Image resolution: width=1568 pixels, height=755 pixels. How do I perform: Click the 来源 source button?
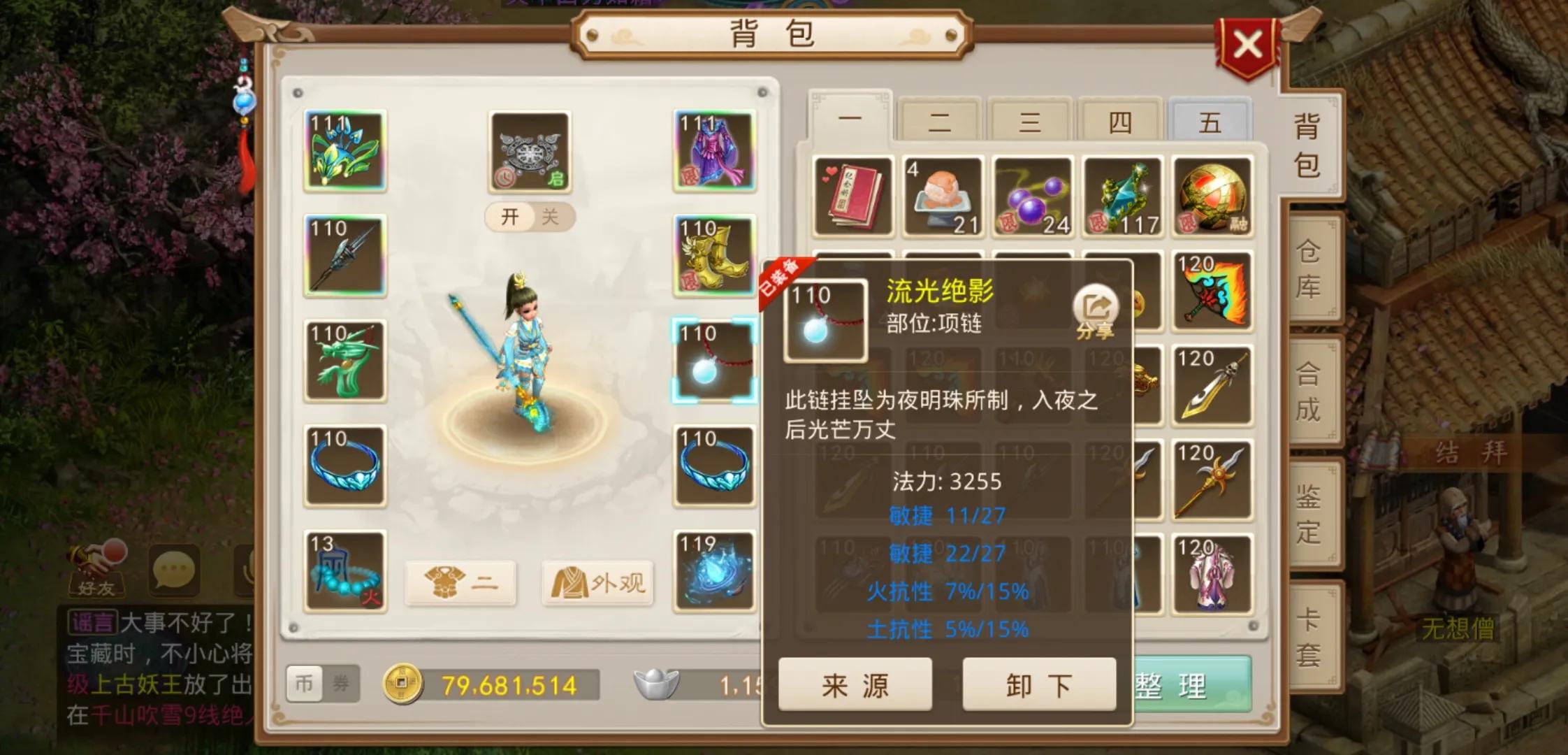(x=854, y=686)
